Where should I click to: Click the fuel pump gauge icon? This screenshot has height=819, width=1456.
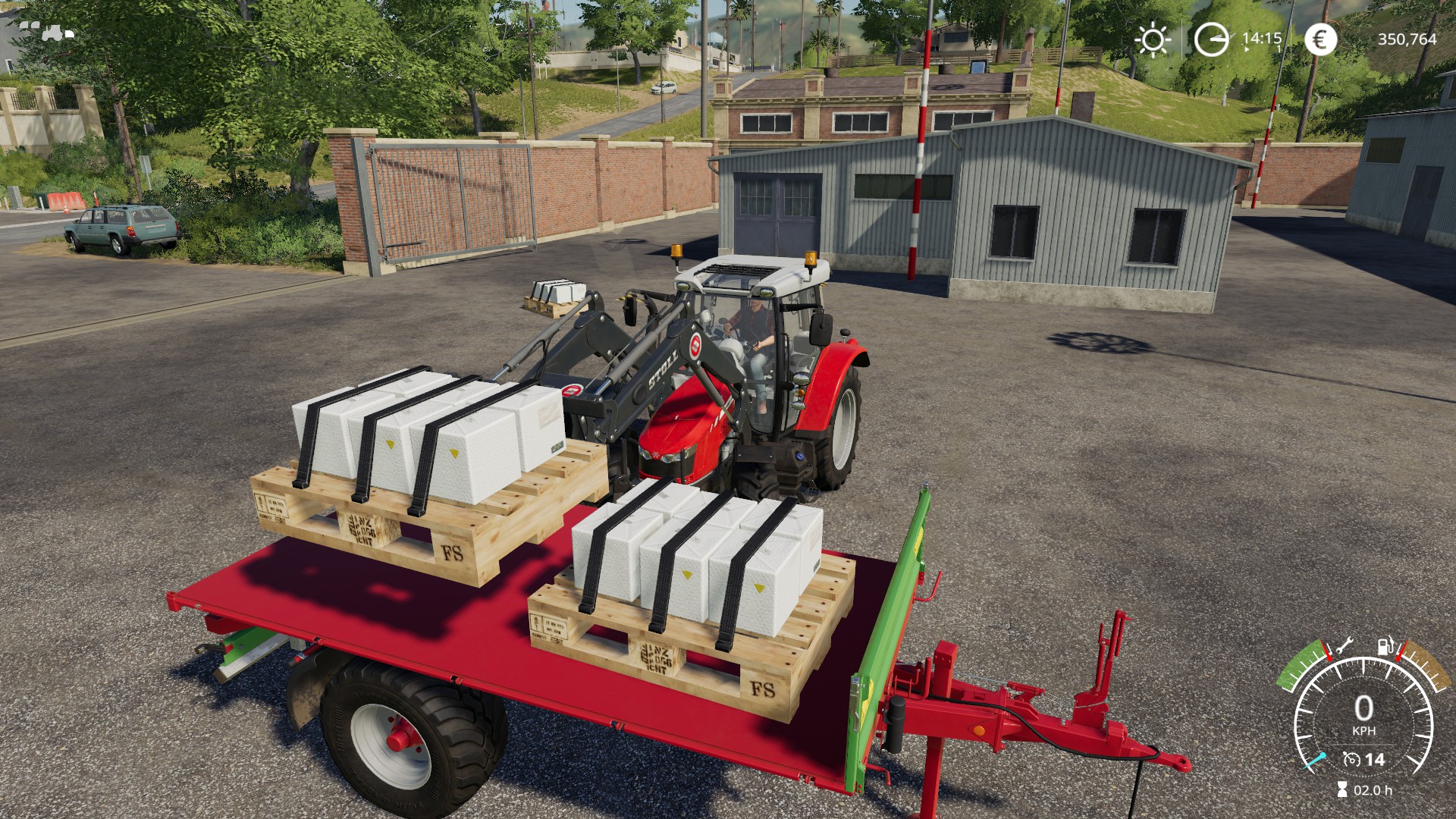(x=1385, y=646)
